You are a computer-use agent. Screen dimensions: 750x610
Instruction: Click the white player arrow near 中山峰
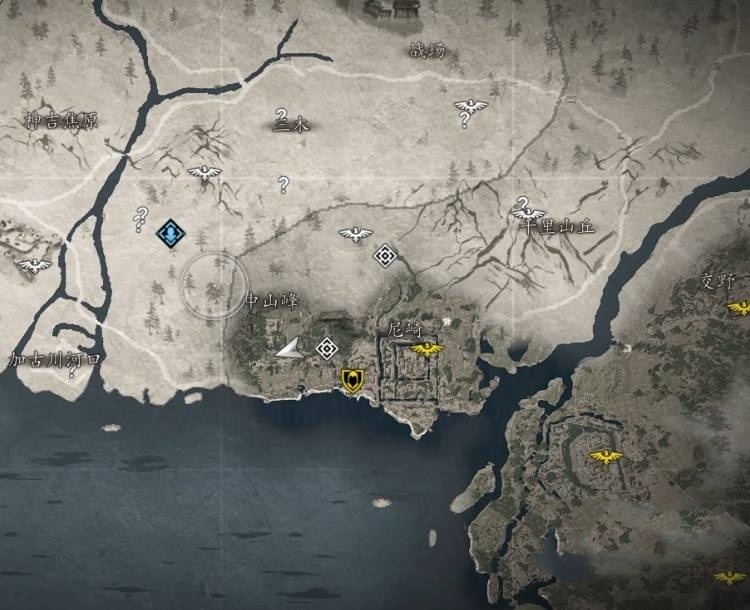tap(288, 348)
